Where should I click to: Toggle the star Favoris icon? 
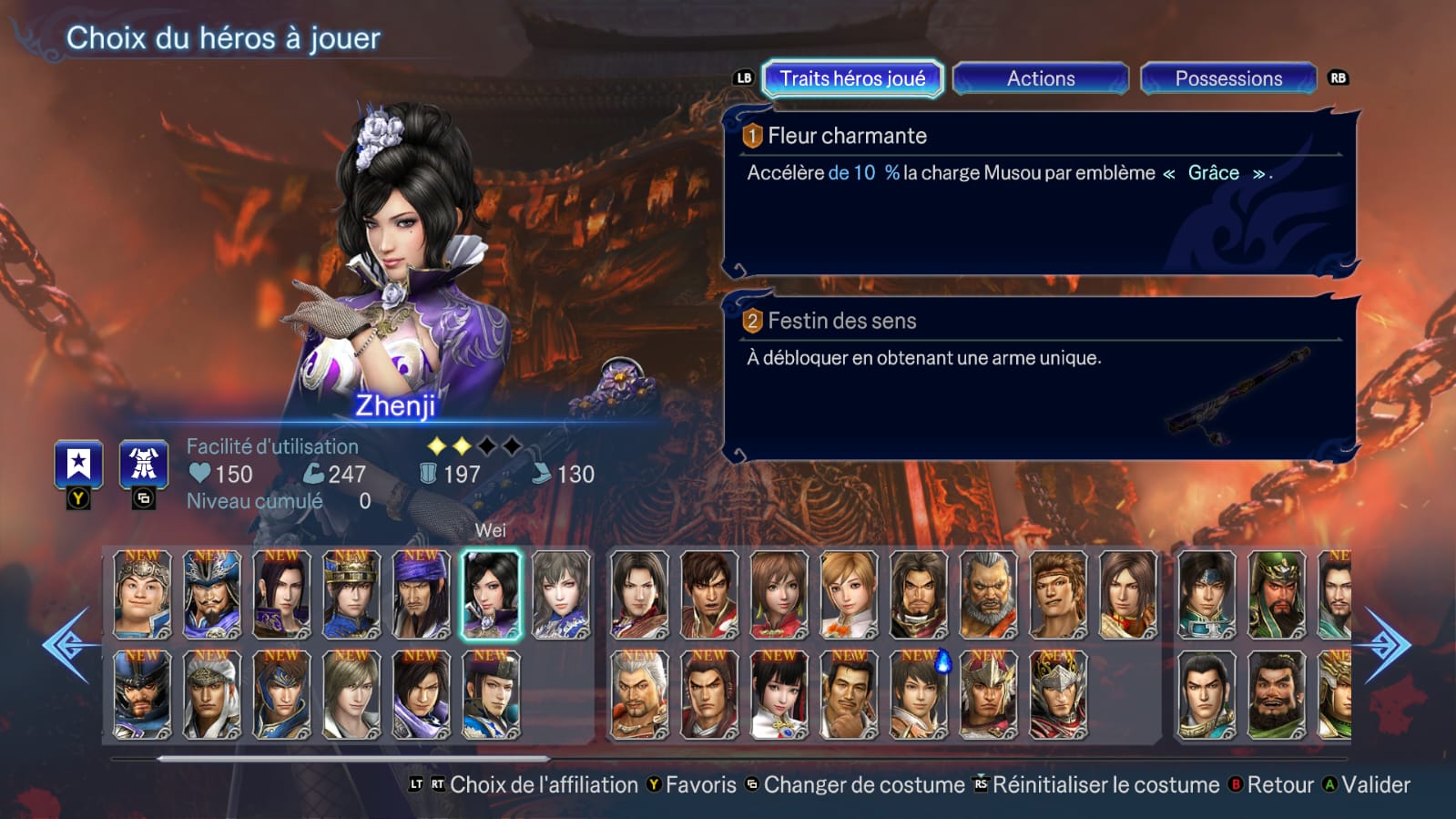click(x=78, y=465)
